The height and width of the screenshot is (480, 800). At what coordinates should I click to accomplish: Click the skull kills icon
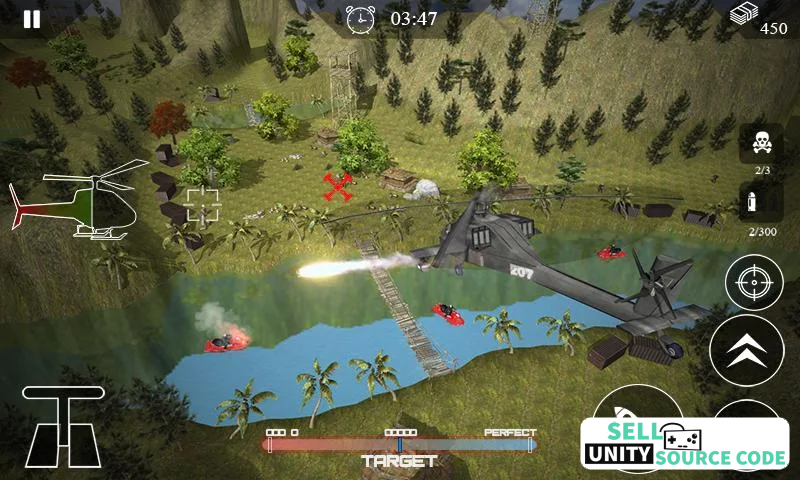coord(761,143)
